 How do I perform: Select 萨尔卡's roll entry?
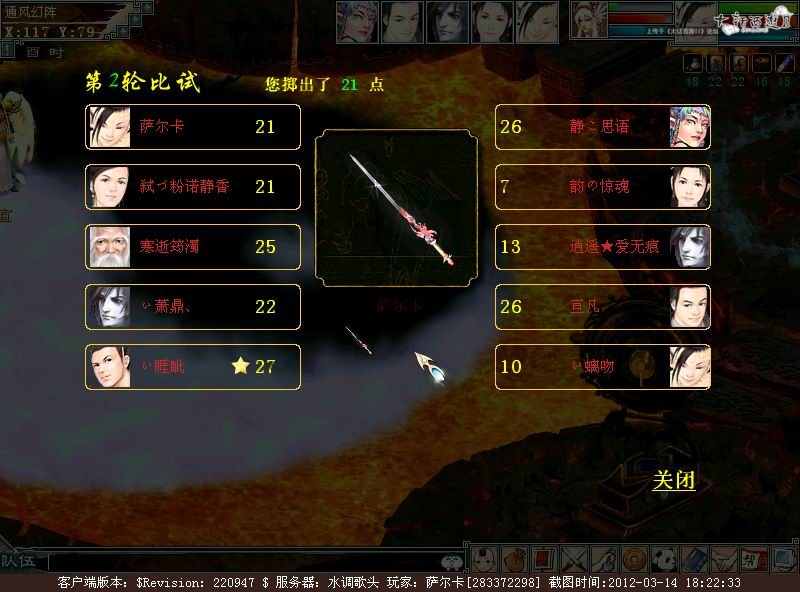pos(193,127)
